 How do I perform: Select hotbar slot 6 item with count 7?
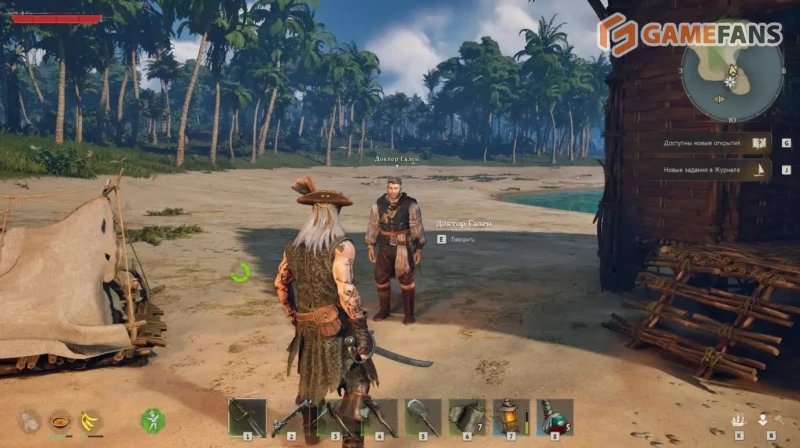point(467,416)
